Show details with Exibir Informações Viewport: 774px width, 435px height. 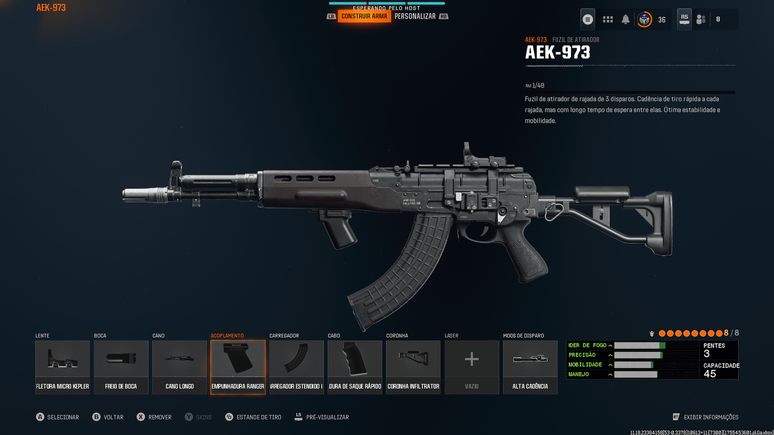click(705, 417)
